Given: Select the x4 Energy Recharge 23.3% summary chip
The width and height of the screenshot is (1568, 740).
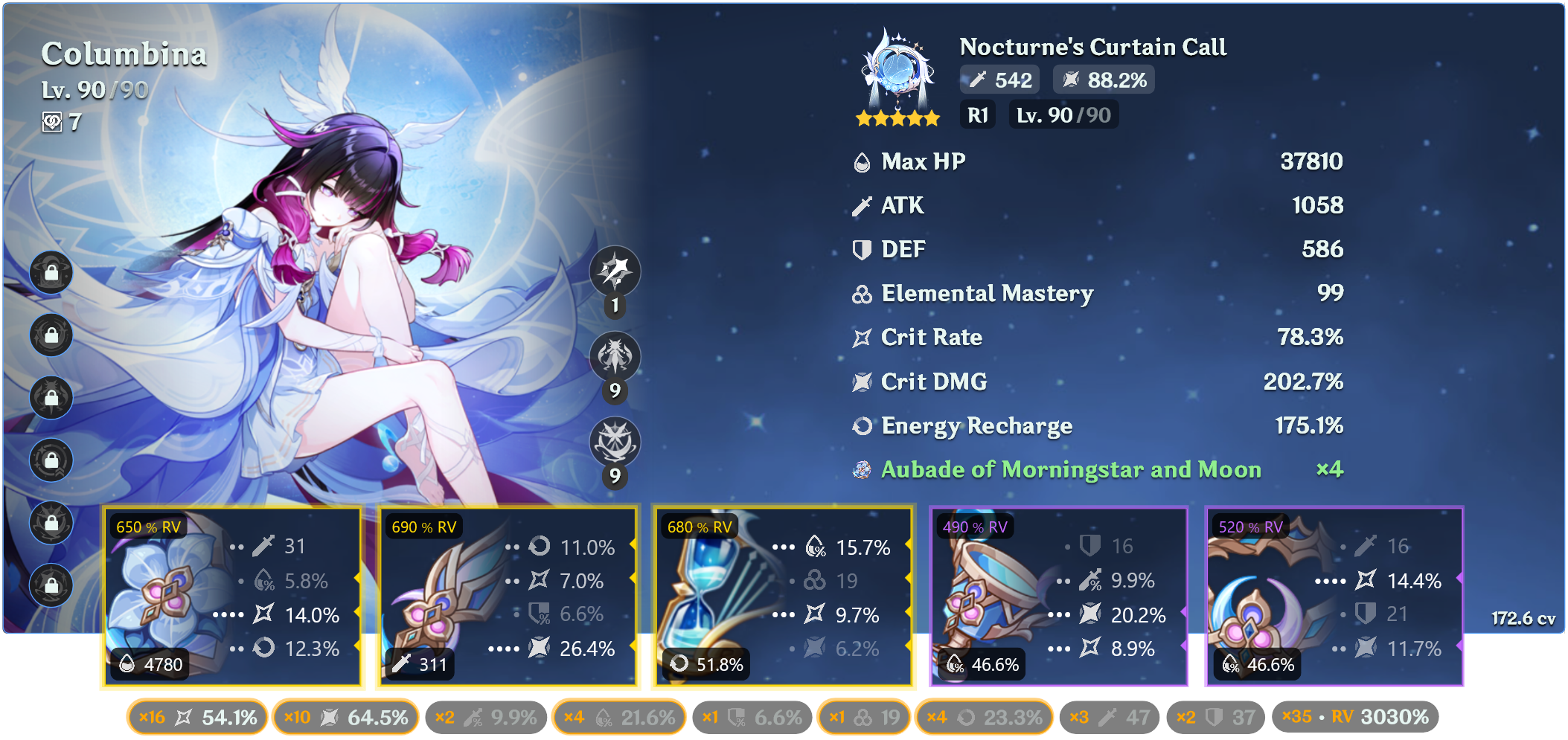Looking at the screenshot, I should (x=984, y=717).
